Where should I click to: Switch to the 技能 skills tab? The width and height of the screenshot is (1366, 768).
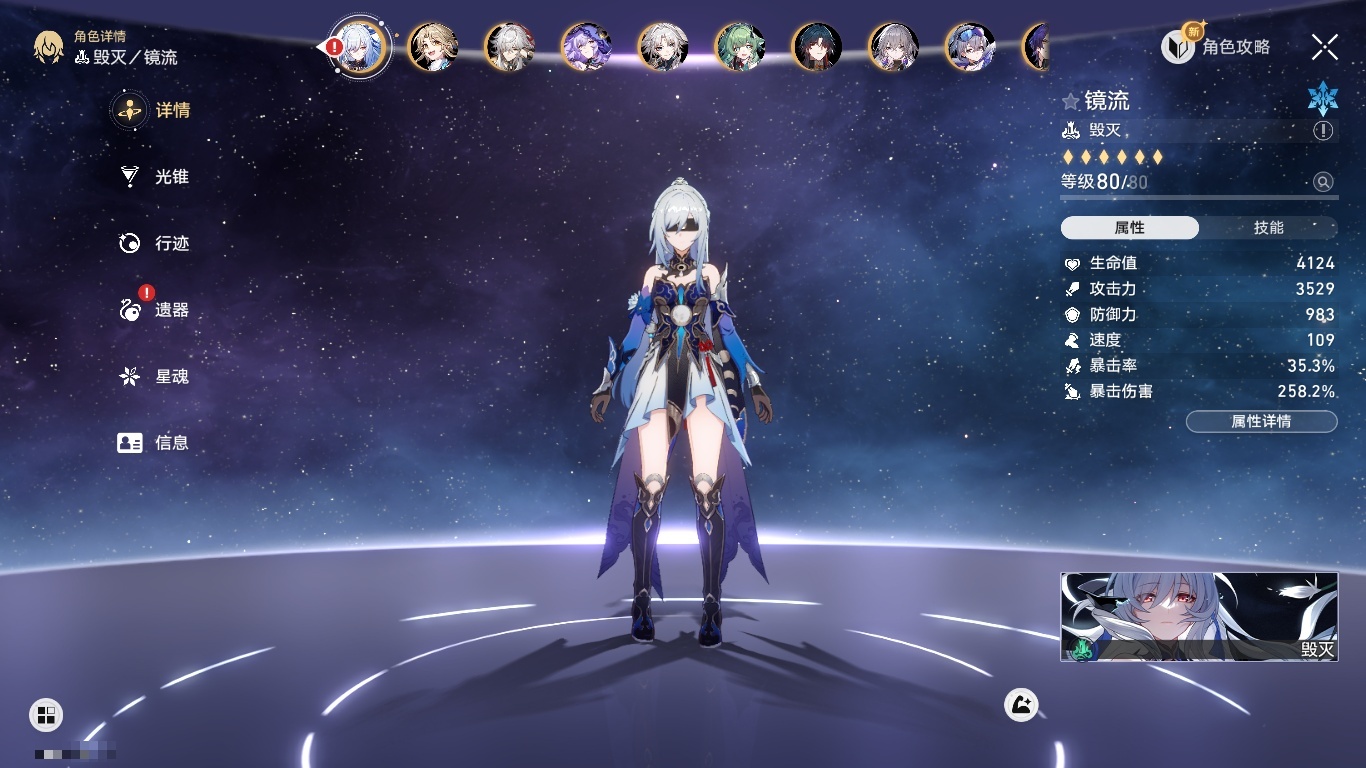click(1268, 228)
